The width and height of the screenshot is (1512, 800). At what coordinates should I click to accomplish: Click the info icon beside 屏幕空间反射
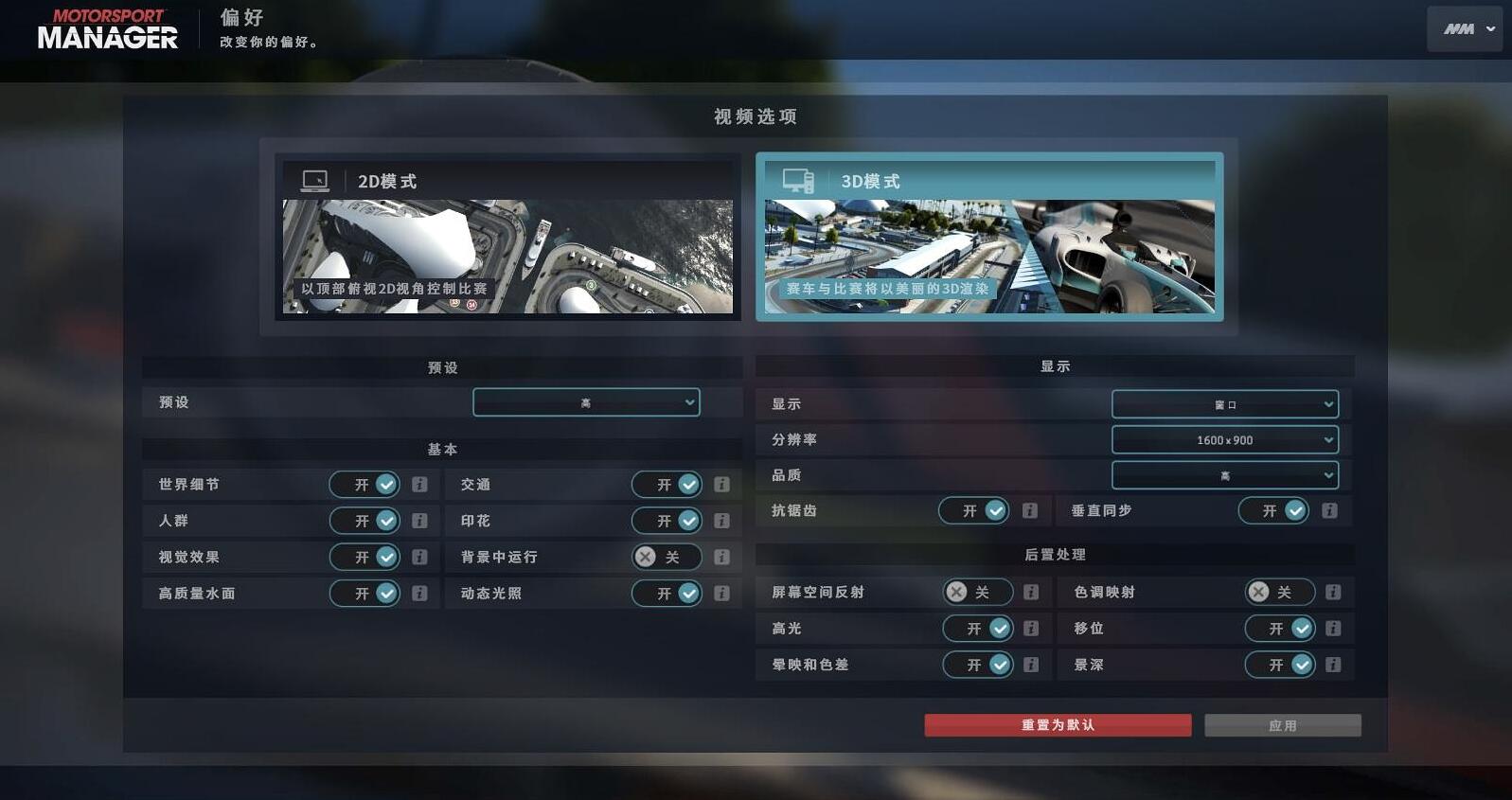pyautogui.click(x=1030, y=592)
